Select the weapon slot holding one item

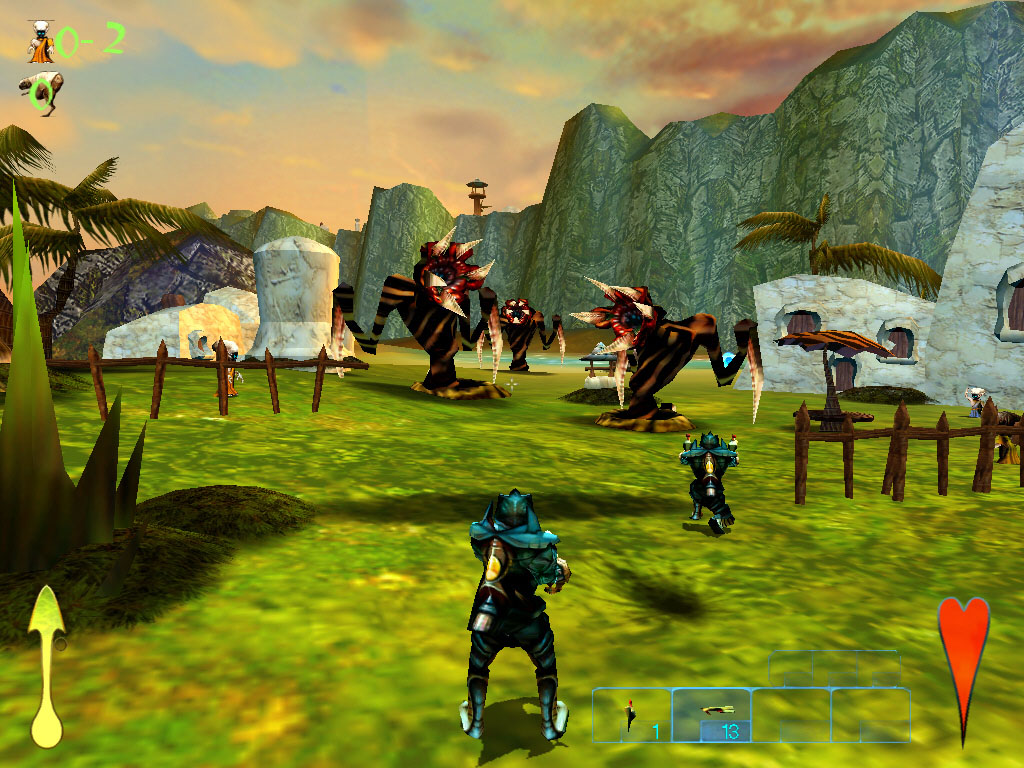[x=632, y=715]
